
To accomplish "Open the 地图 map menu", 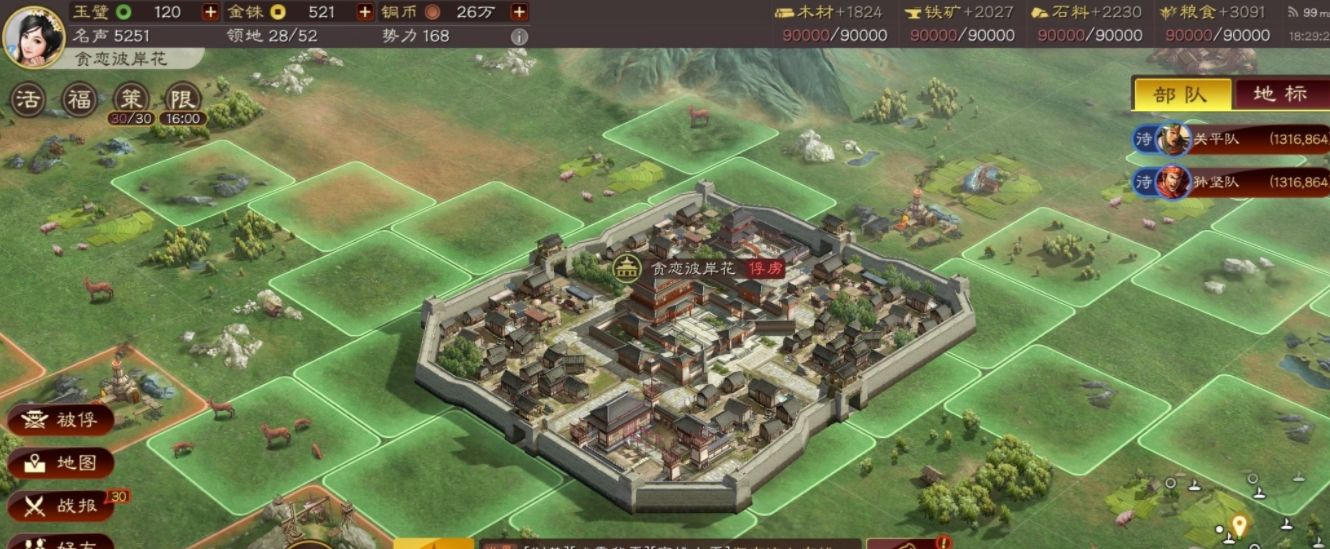I will point(60,463).
